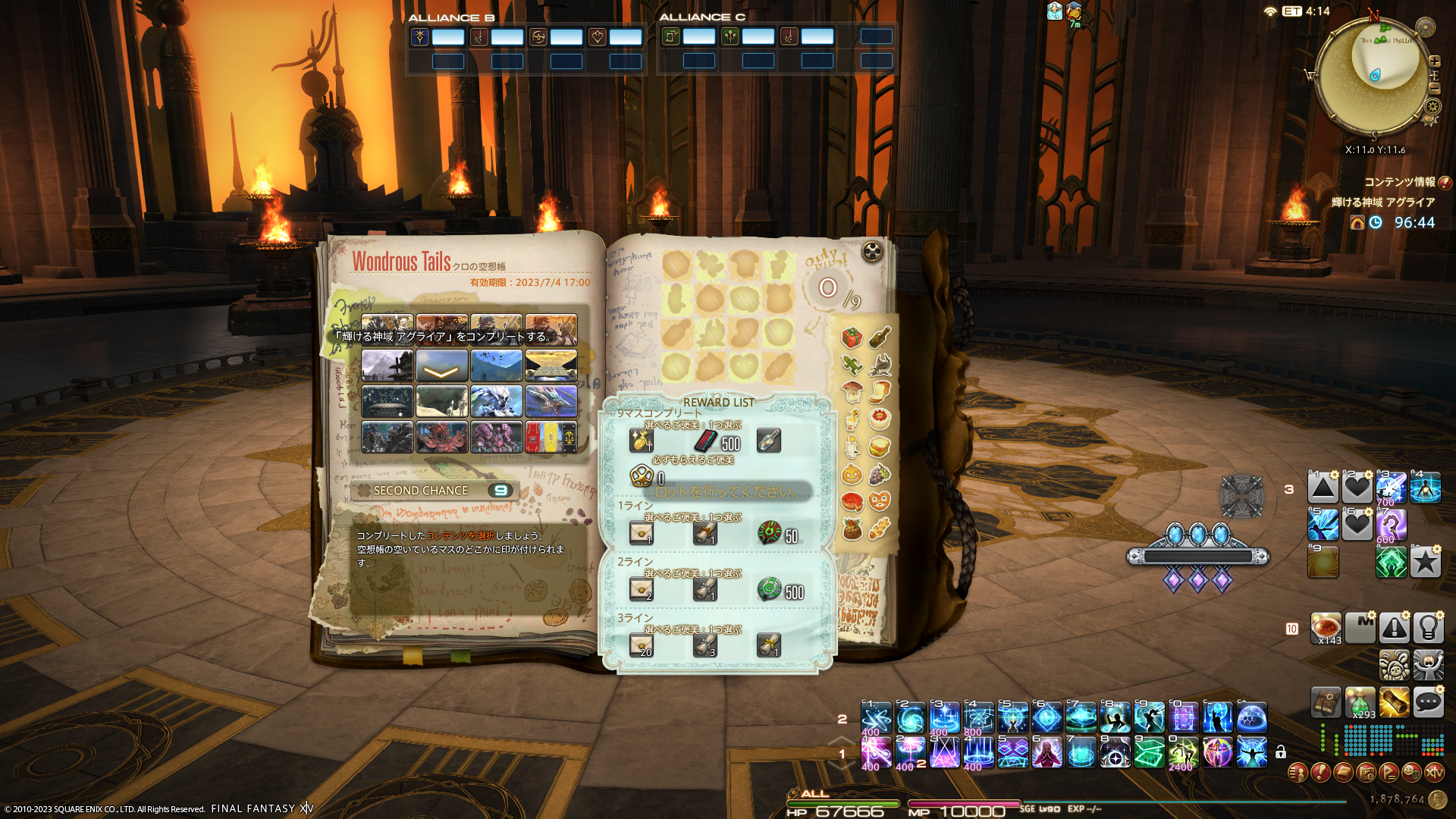Choose the blue dragon duty tile
This screenshot has width=1456, height=819.
point(551,401)
